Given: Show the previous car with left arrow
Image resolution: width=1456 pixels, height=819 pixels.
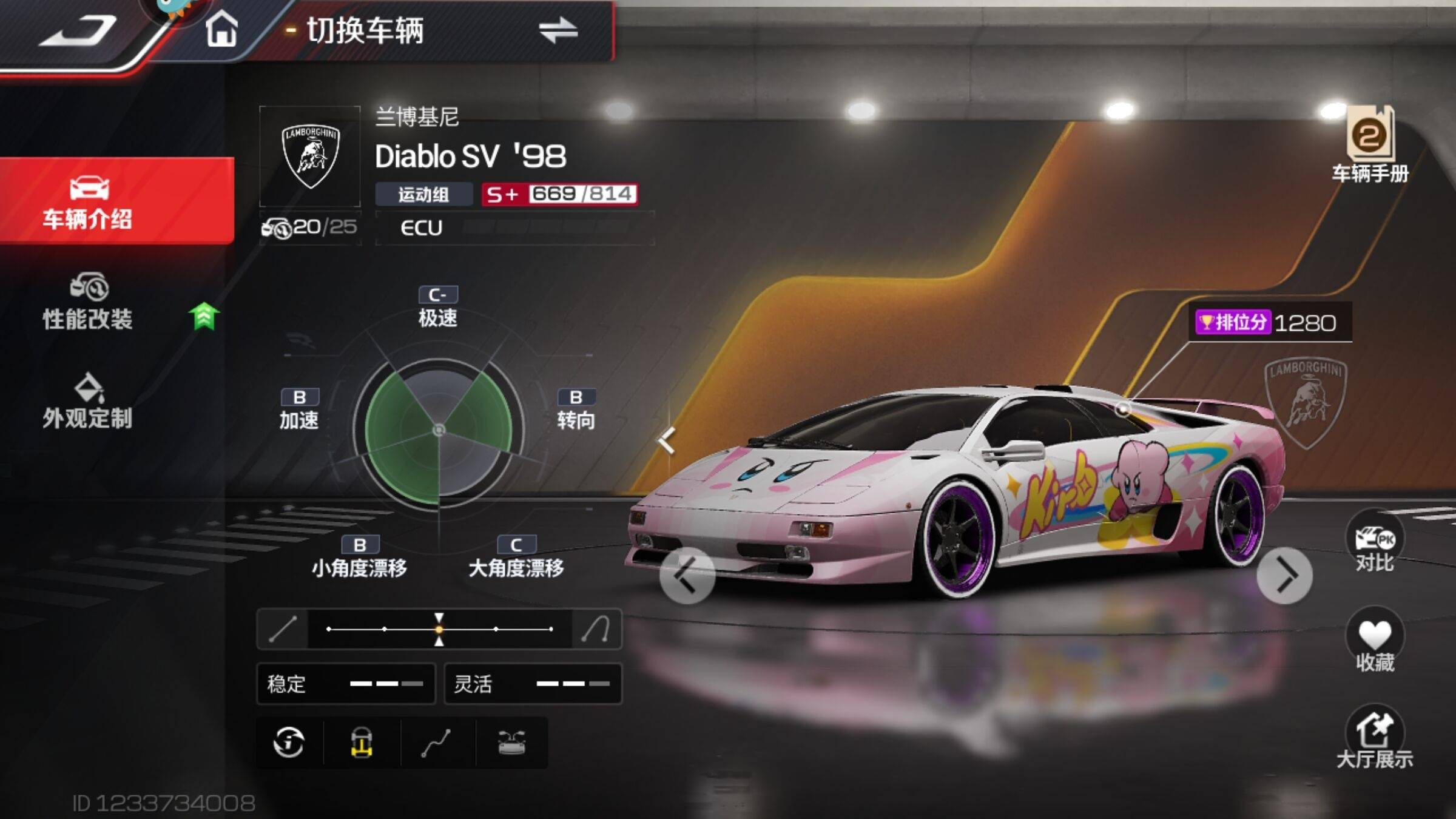Looking at the screenshot, I should (687, 575).
